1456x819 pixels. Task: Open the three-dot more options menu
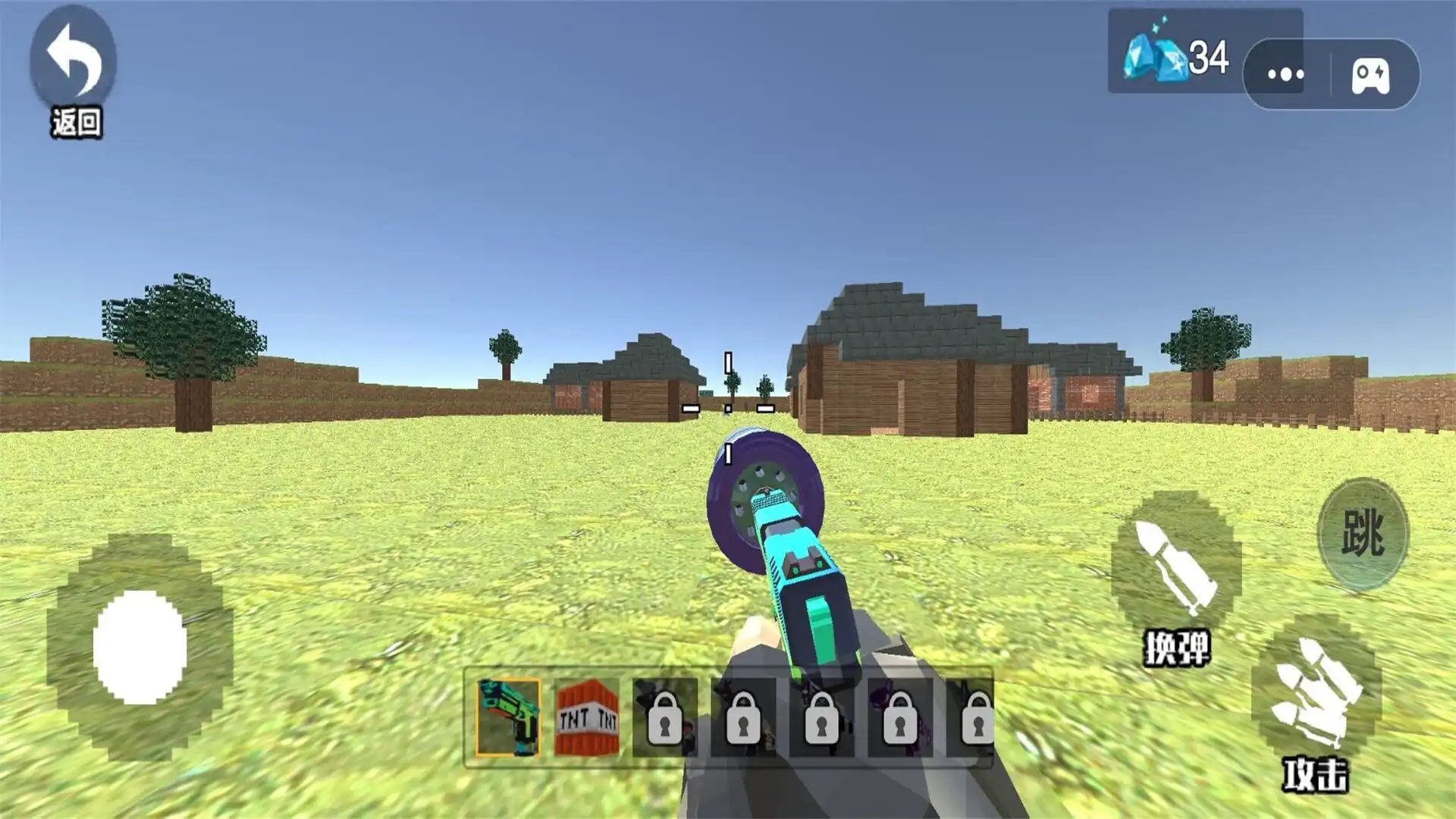(1286, 74)
